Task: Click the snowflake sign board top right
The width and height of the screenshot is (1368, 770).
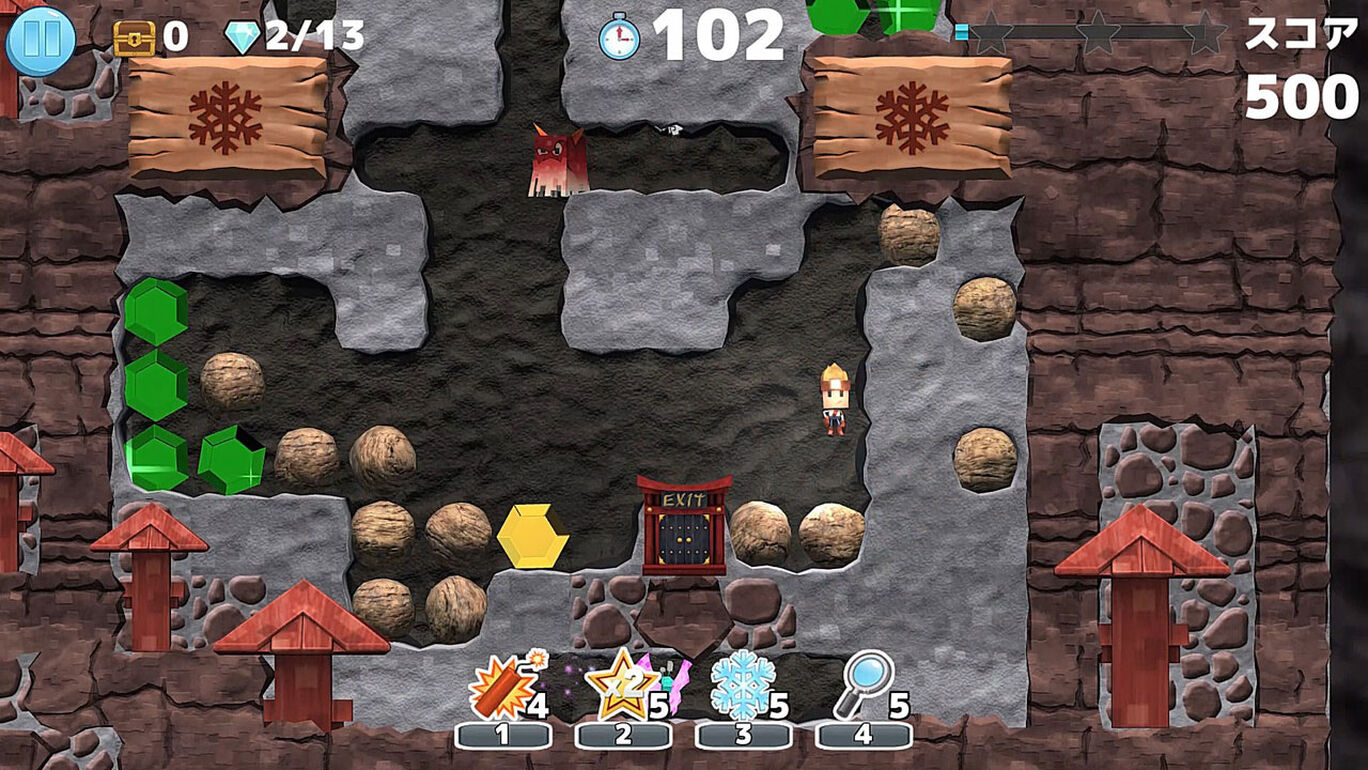Action: pyautogui.click(x=912, y=105)
